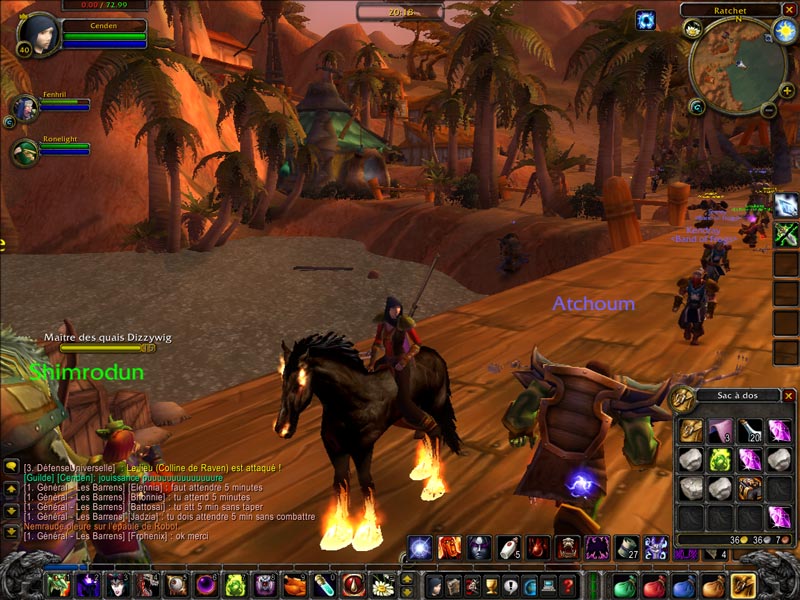This screenshot has height=600, width=800.
Task: Zoom out on the Ratchet minimap
Action: (x=768, y=110)
